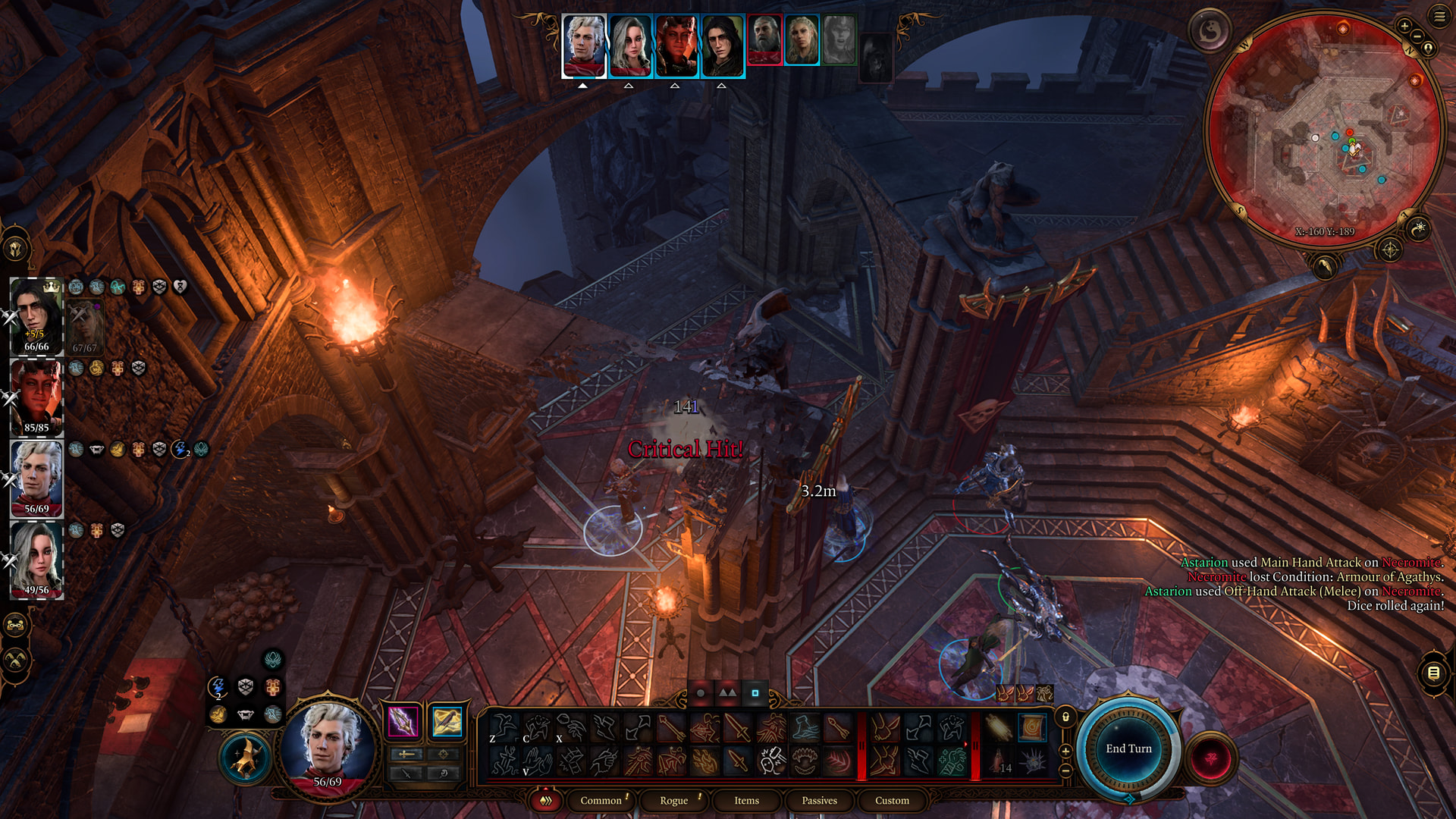Select the equipped melee dagger weapon slot

point(403,721)
